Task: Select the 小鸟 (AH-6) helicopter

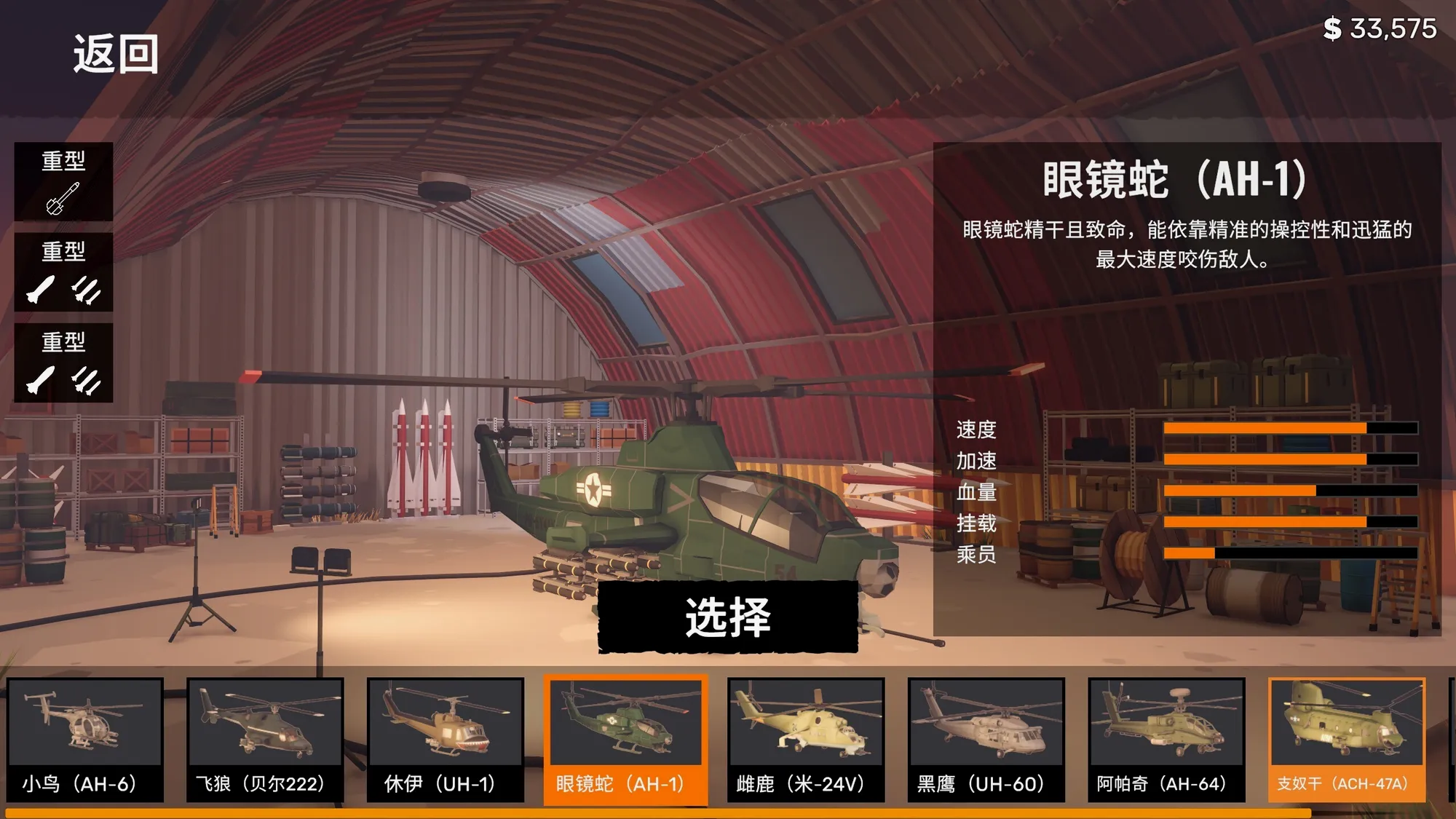Action: (x=85, y=739)
